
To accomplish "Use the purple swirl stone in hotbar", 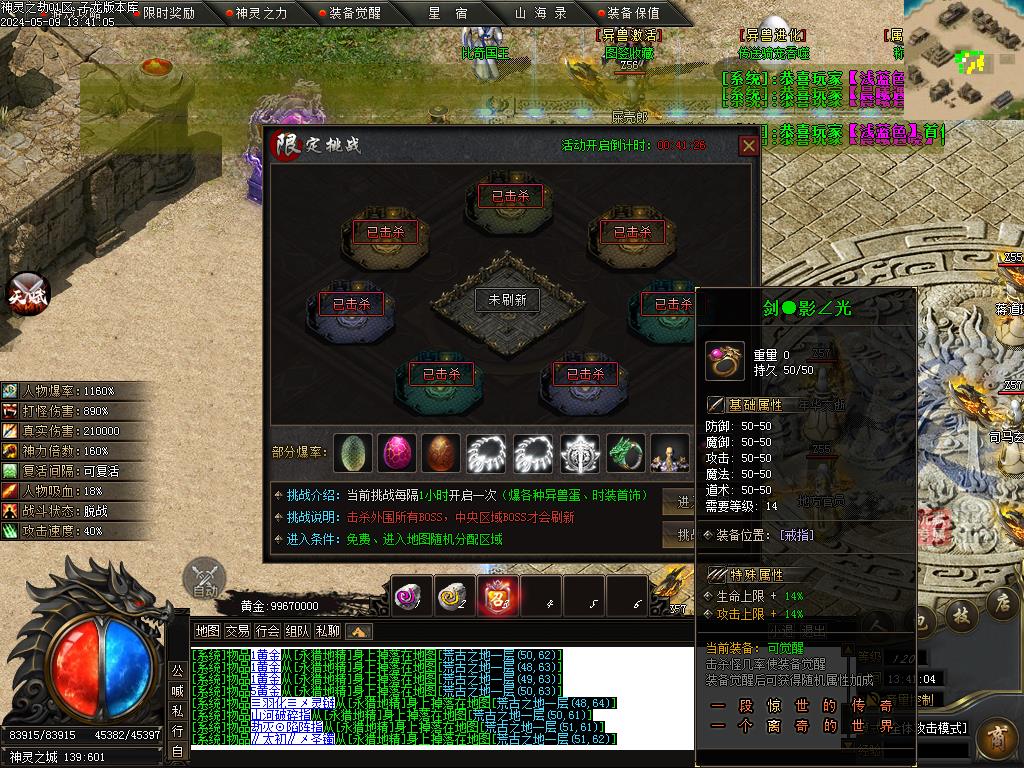I will [x=411, y=595].
